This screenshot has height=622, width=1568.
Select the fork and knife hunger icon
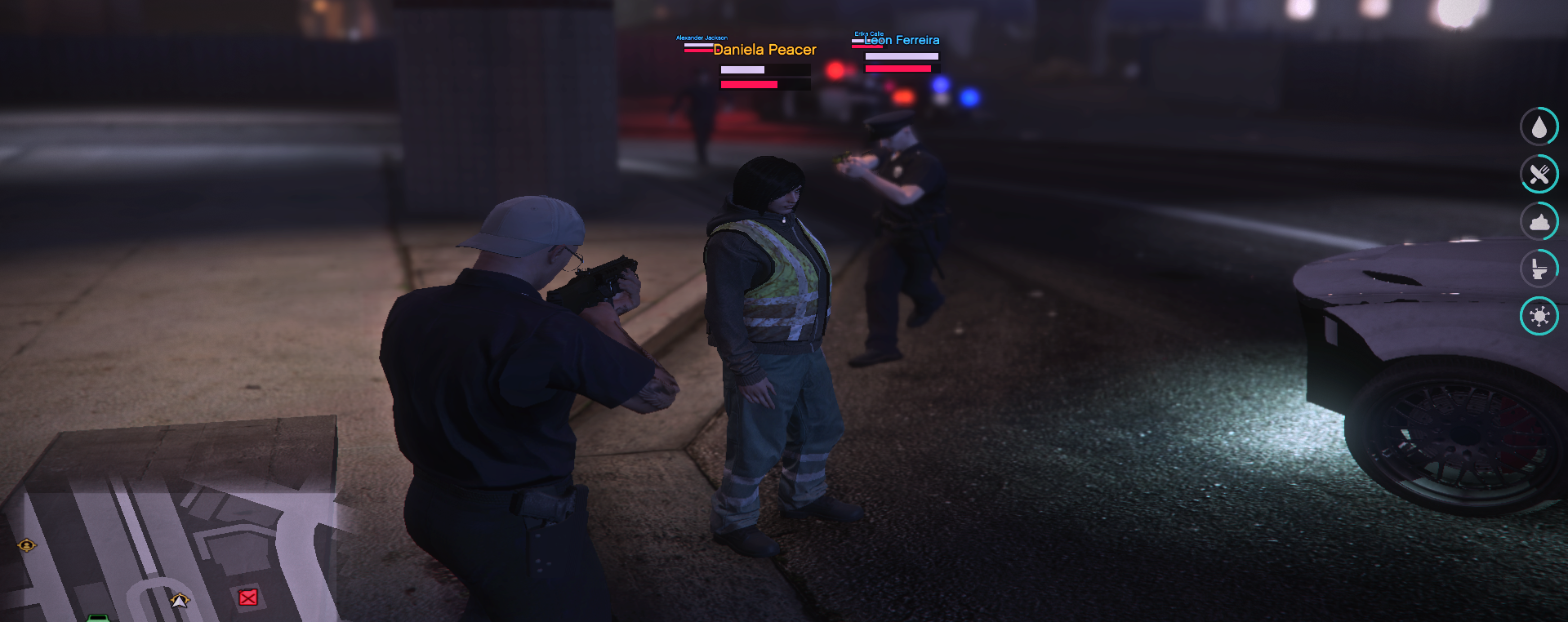tap(1539, 174)
